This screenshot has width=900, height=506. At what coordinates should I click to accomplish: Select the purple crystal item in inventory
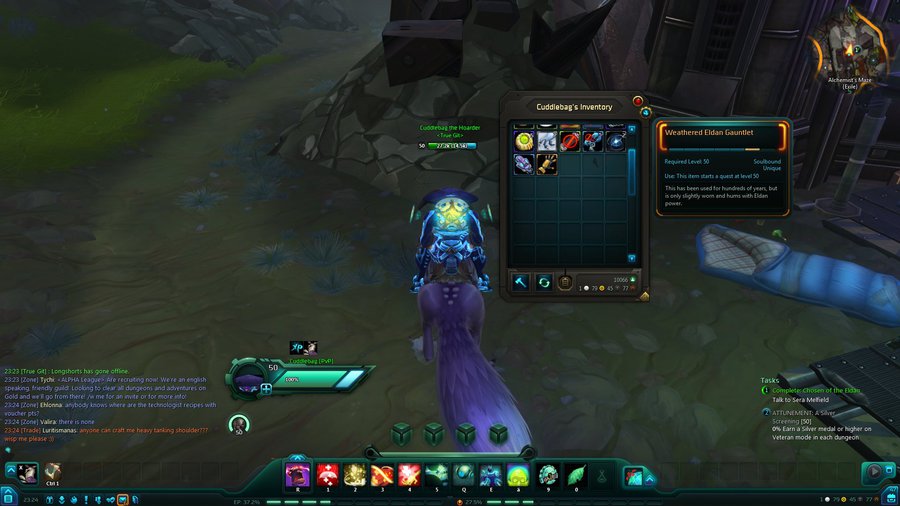point(523,164)
